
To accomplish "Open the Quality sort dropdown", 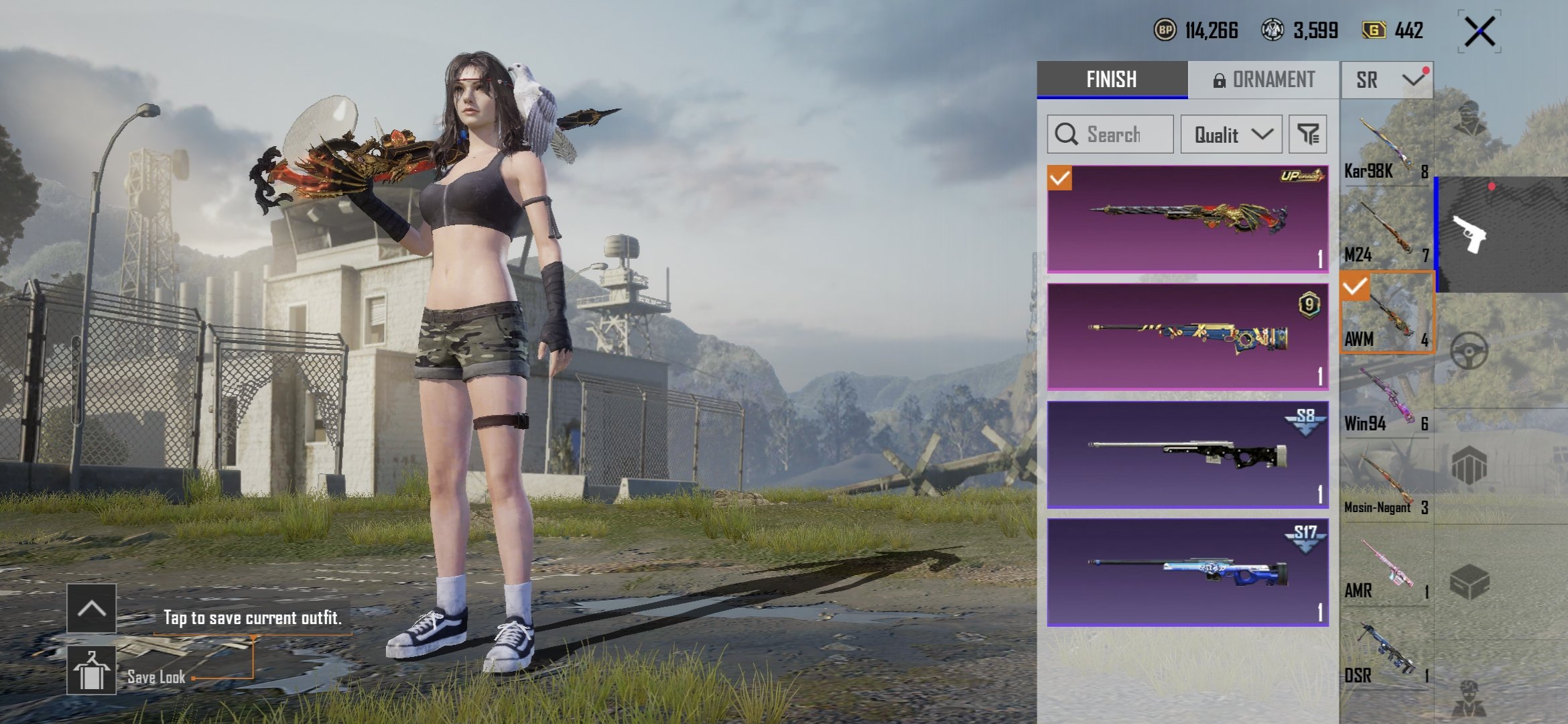I will (1232, 134).
